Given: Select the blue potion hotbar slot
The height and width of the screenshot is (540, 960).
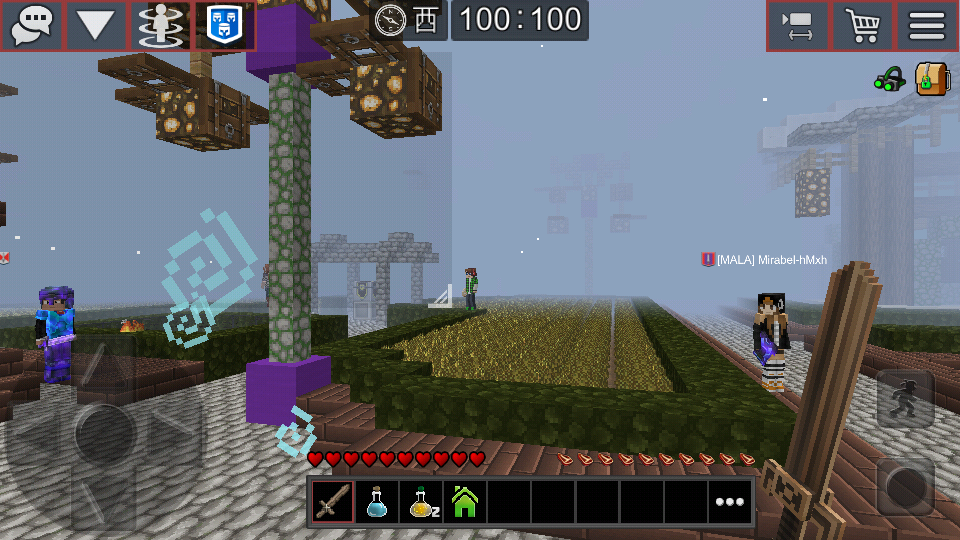Looking at the screenshot, I should 376,501.
